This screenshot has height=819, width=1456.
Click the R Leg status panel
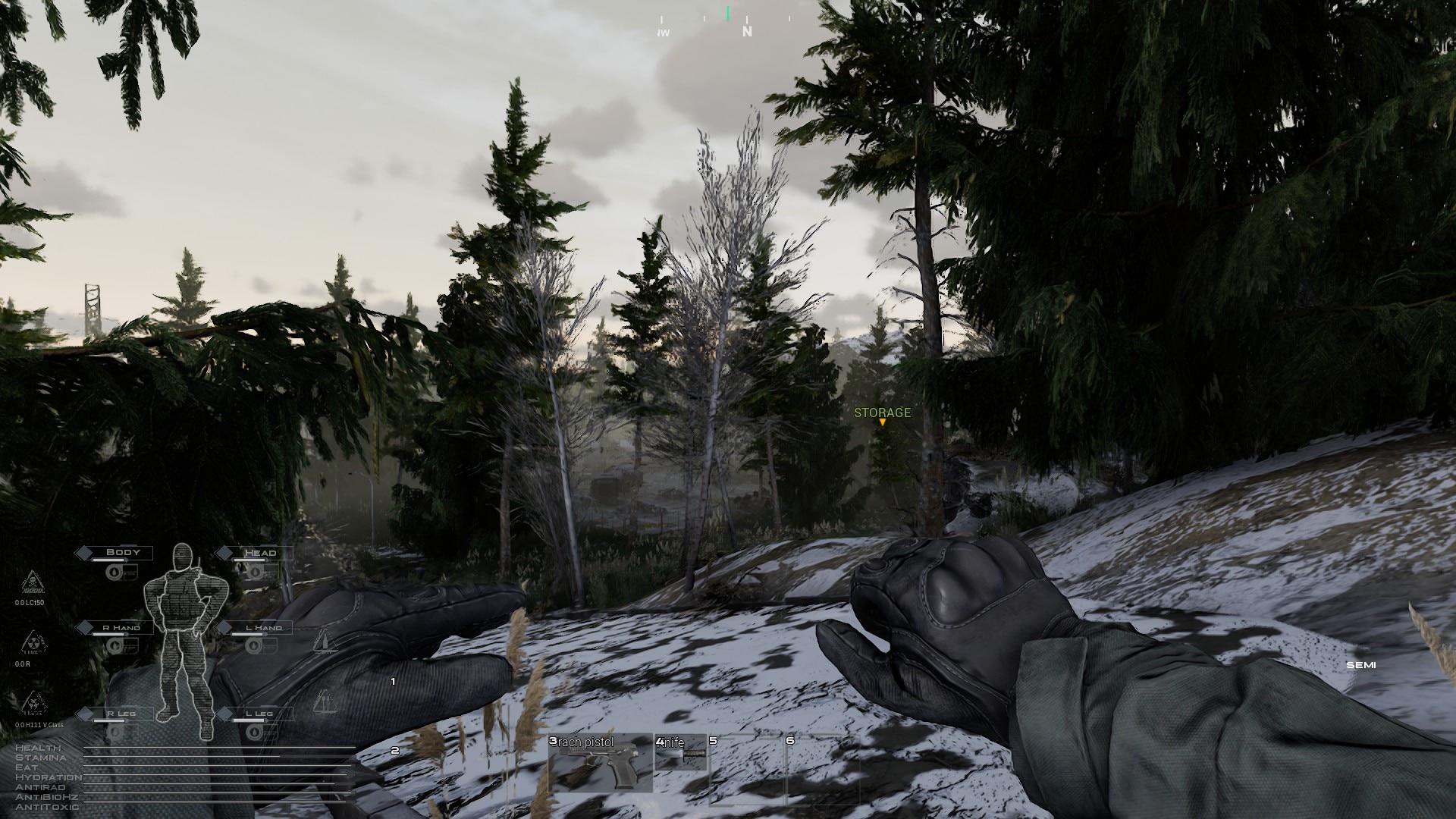point(121,714)
